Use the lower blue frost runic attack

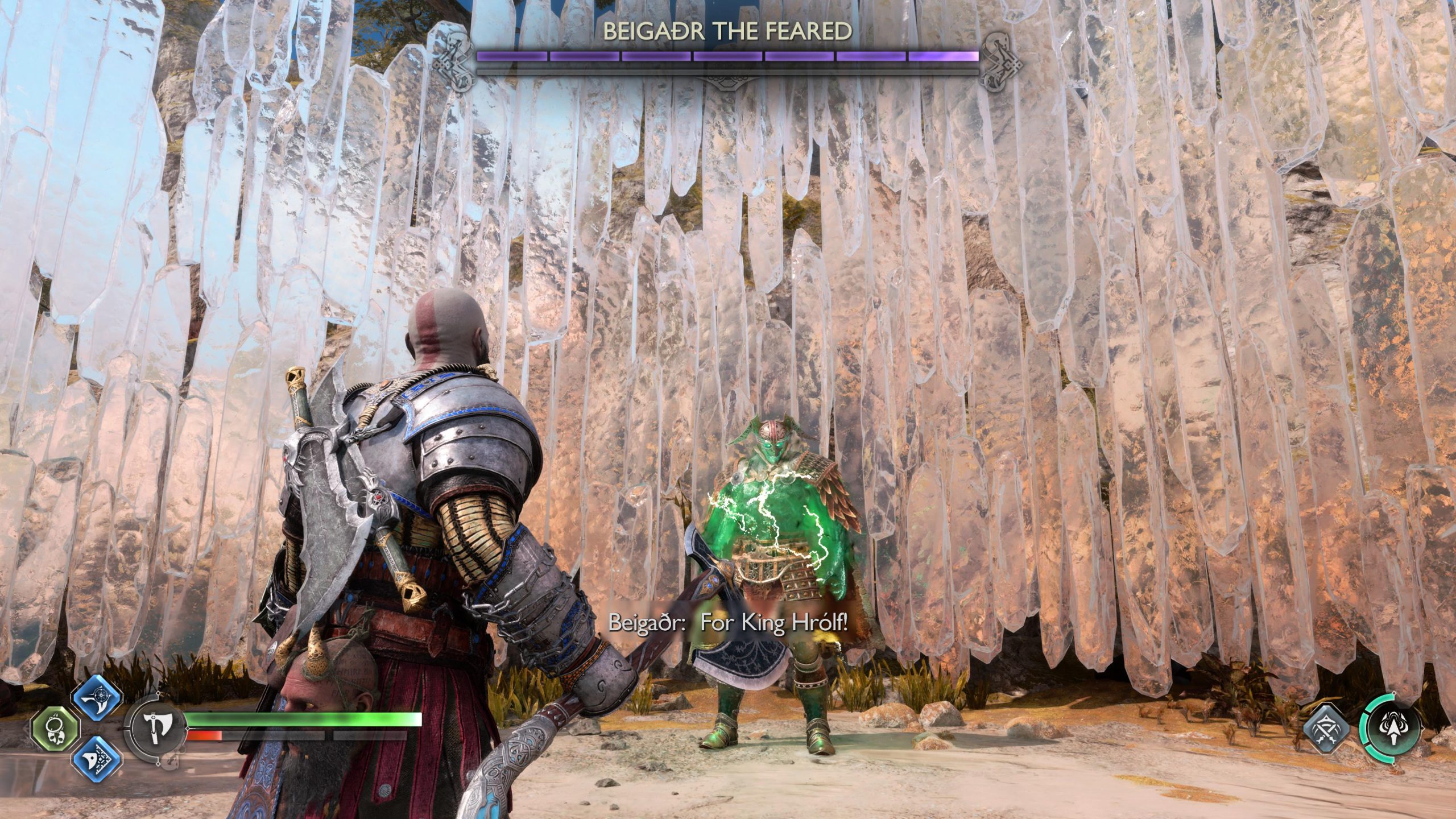coord(97,759)
